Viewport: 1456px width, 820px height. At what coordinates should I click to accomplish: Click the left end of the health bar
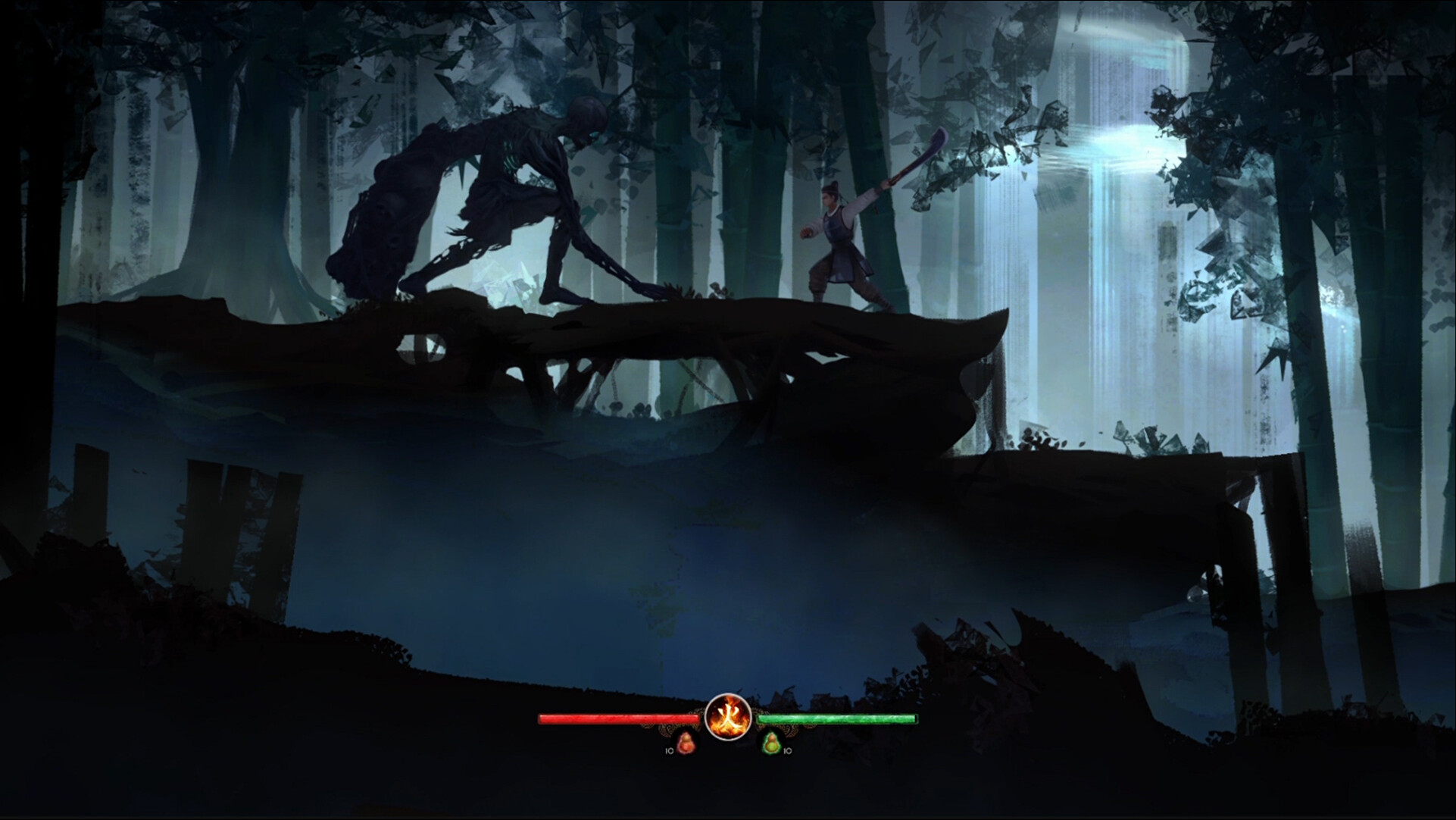pos(540,717)
